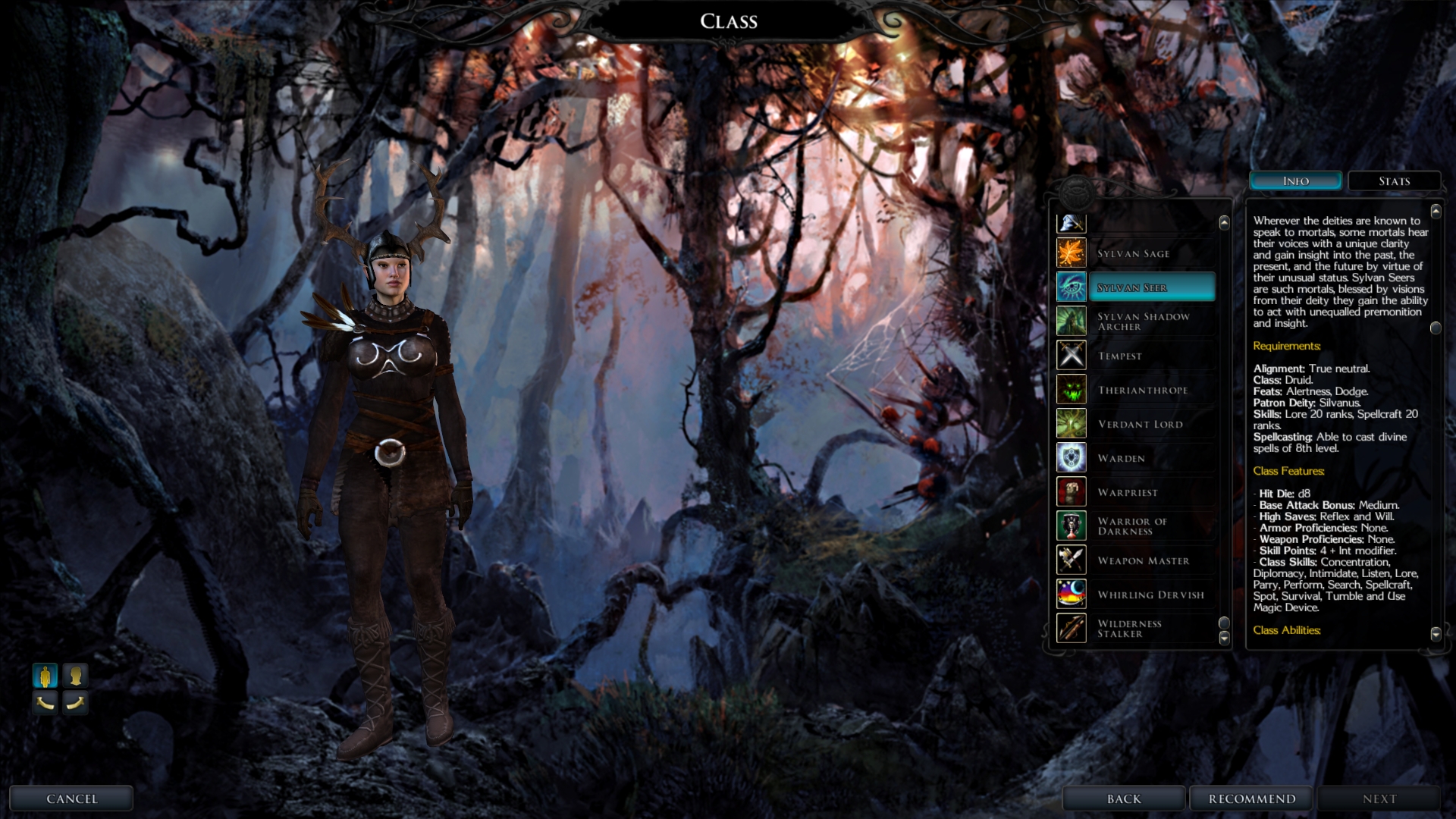Go back to the previous step
The width and height of the screenshot is (1456, 819).
tap(1123, 799)
